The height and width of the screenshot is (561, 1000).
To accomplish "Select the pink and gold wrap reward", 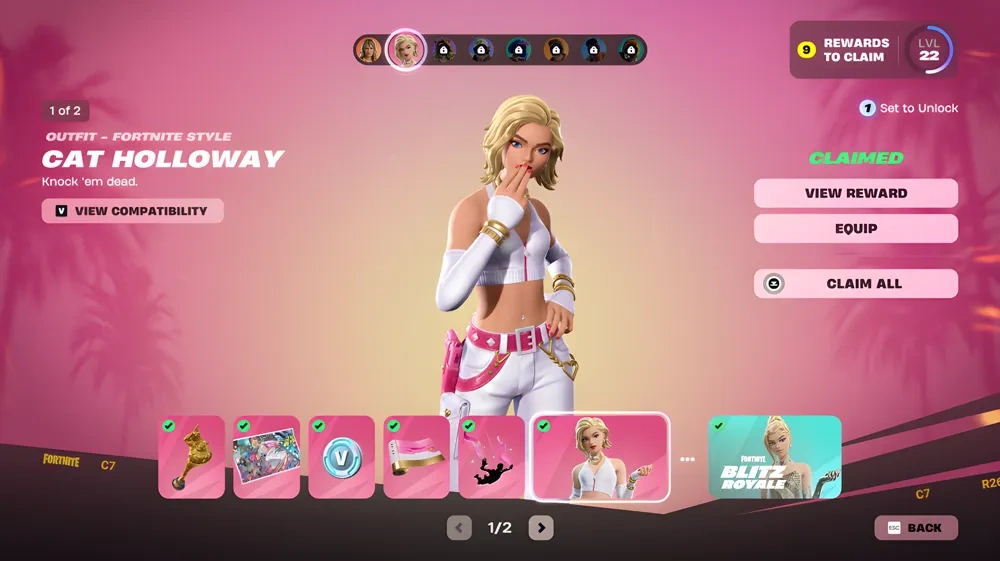I will [416, 457].
